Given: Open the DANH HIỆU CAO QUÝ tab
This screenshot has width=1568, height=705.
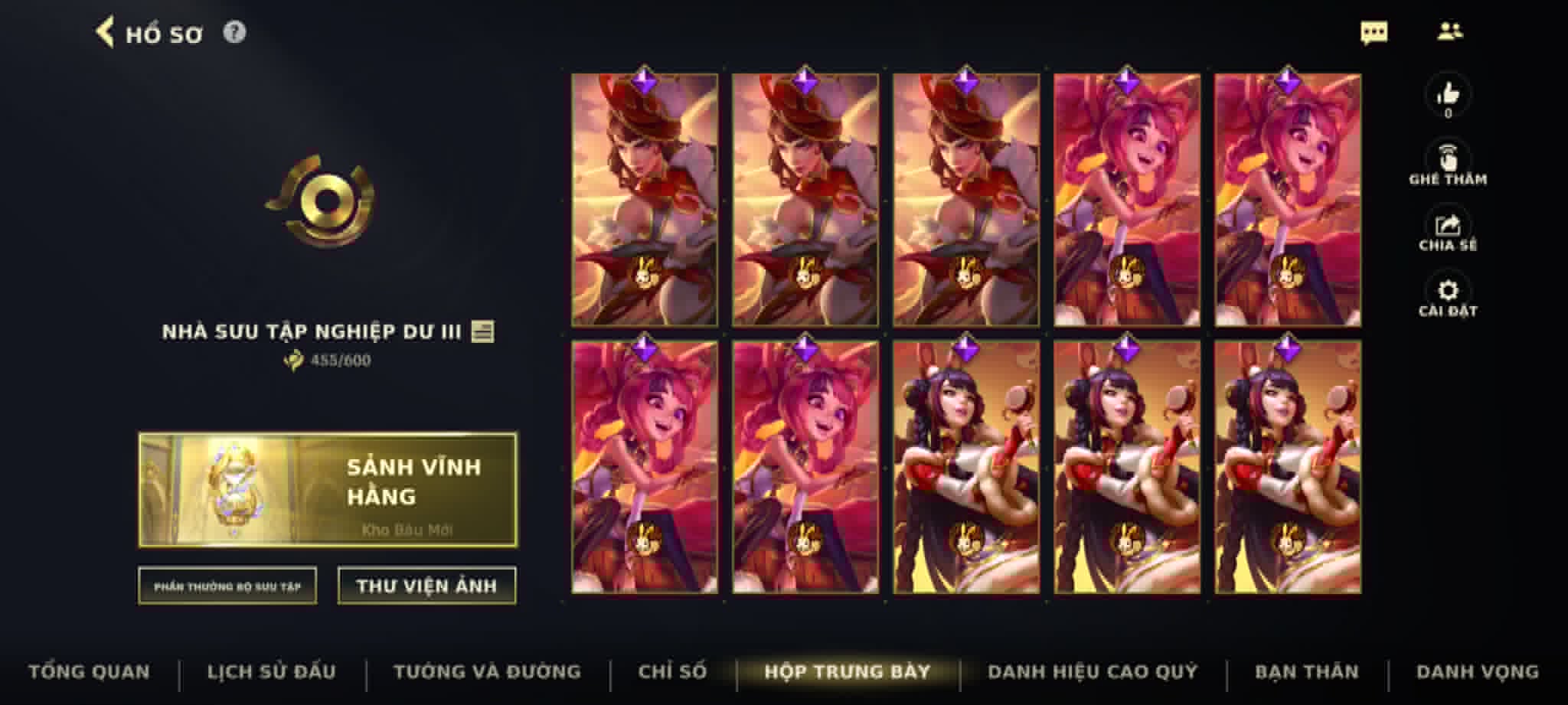Looking at the screenshot, I should point(1093,671).
